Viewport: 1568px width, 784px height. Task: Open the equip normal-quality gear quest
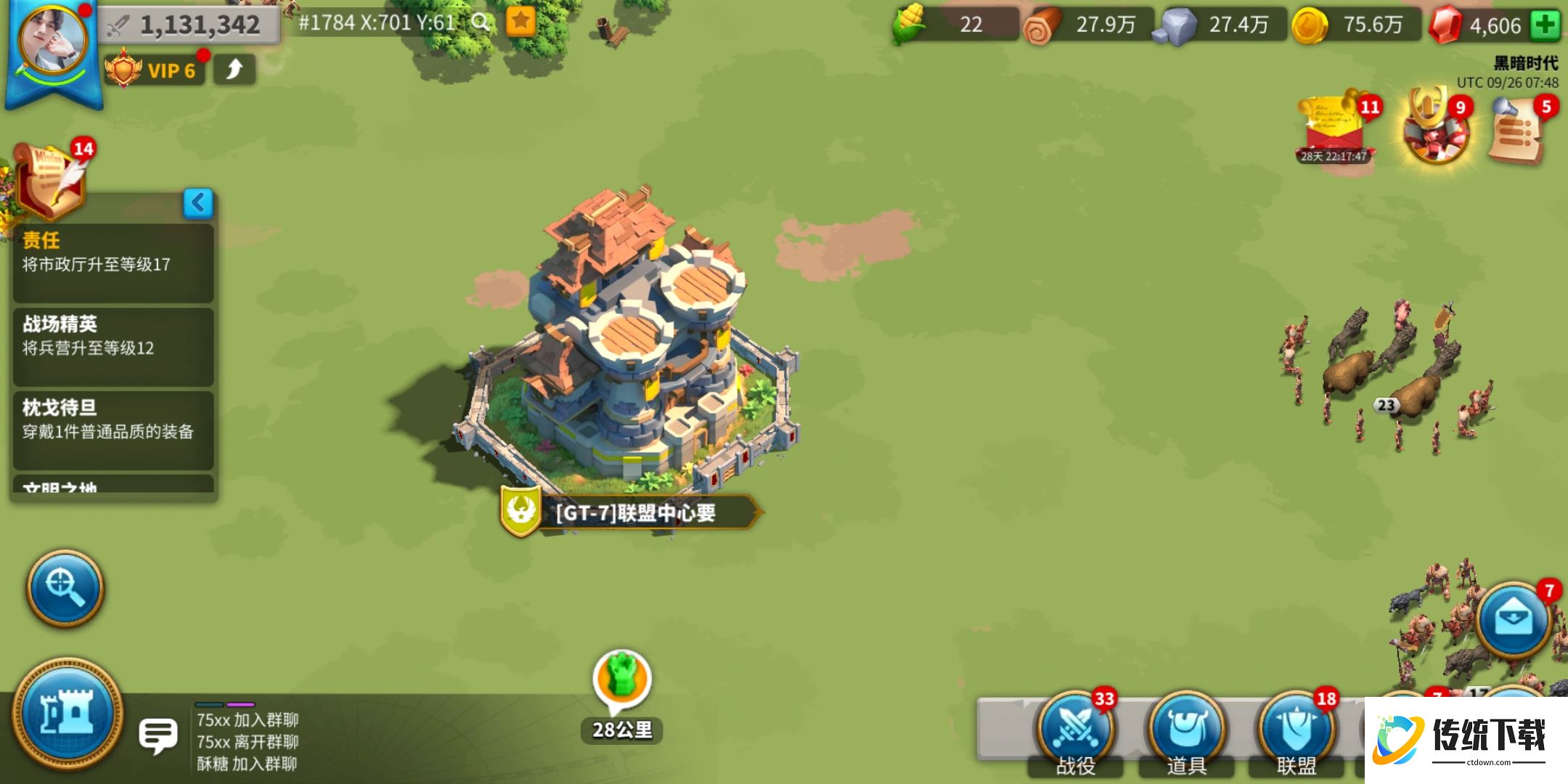point(113,429)
